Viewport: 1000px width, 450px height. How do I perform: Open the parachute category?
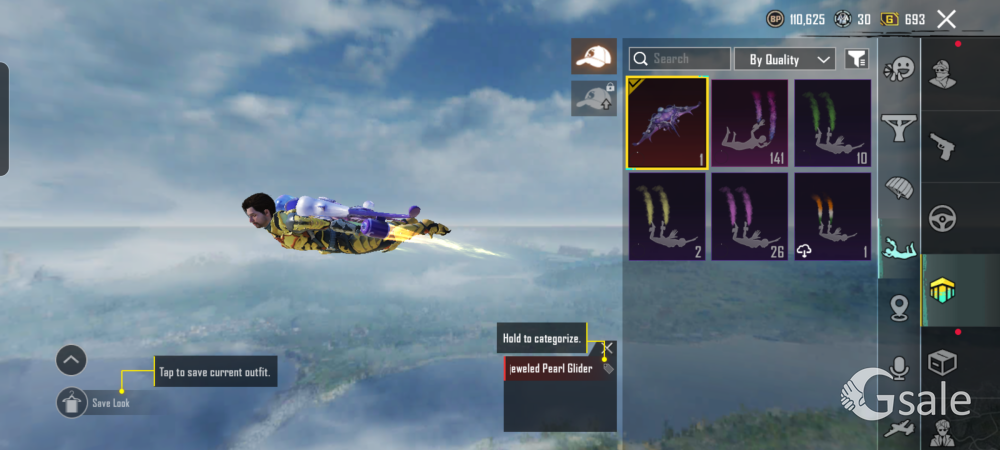tap(899, 186)
